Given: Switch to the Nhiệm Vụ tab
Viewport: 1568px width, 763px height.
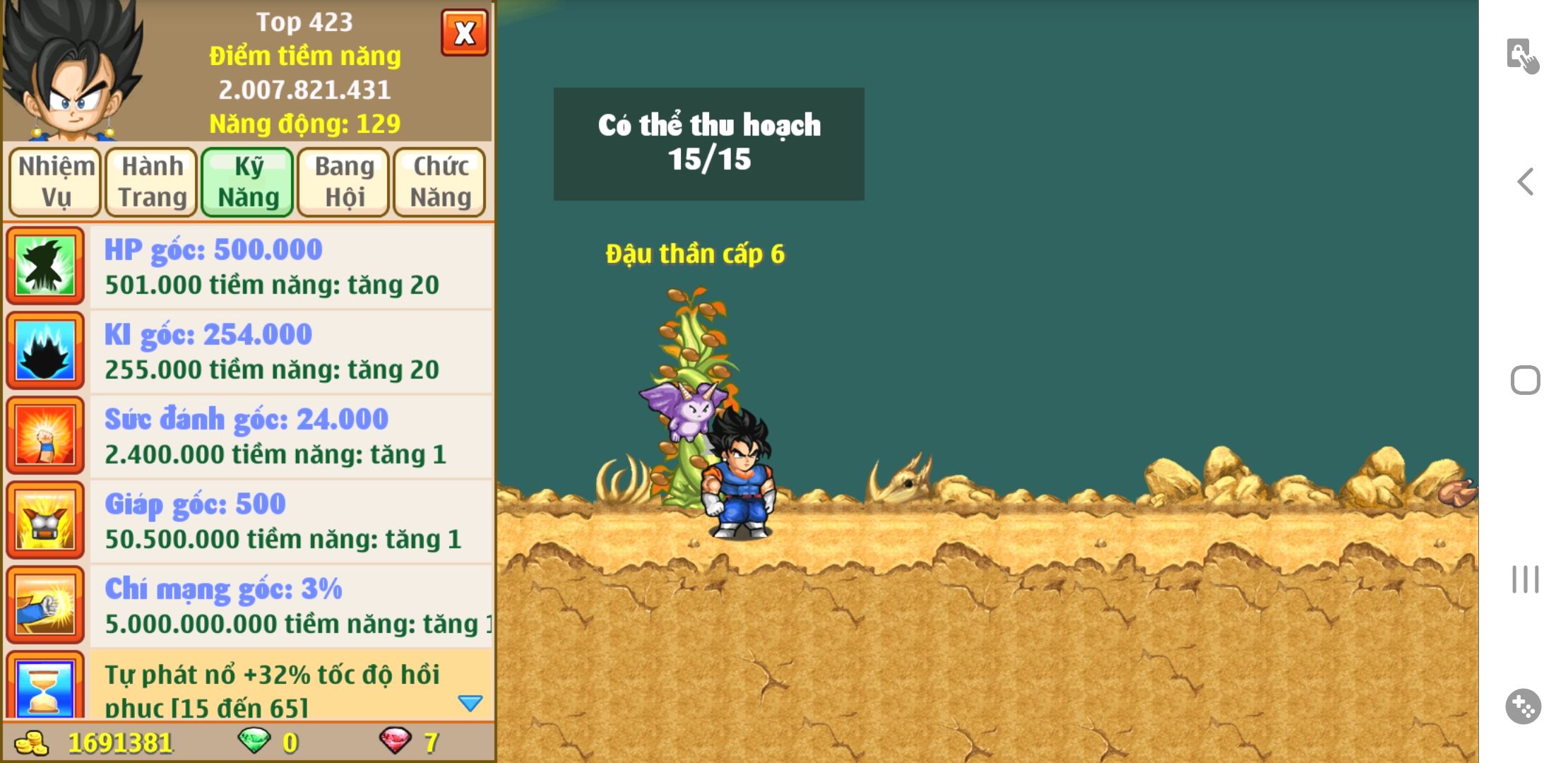Looking at the screenshot, I should [56, 182].
